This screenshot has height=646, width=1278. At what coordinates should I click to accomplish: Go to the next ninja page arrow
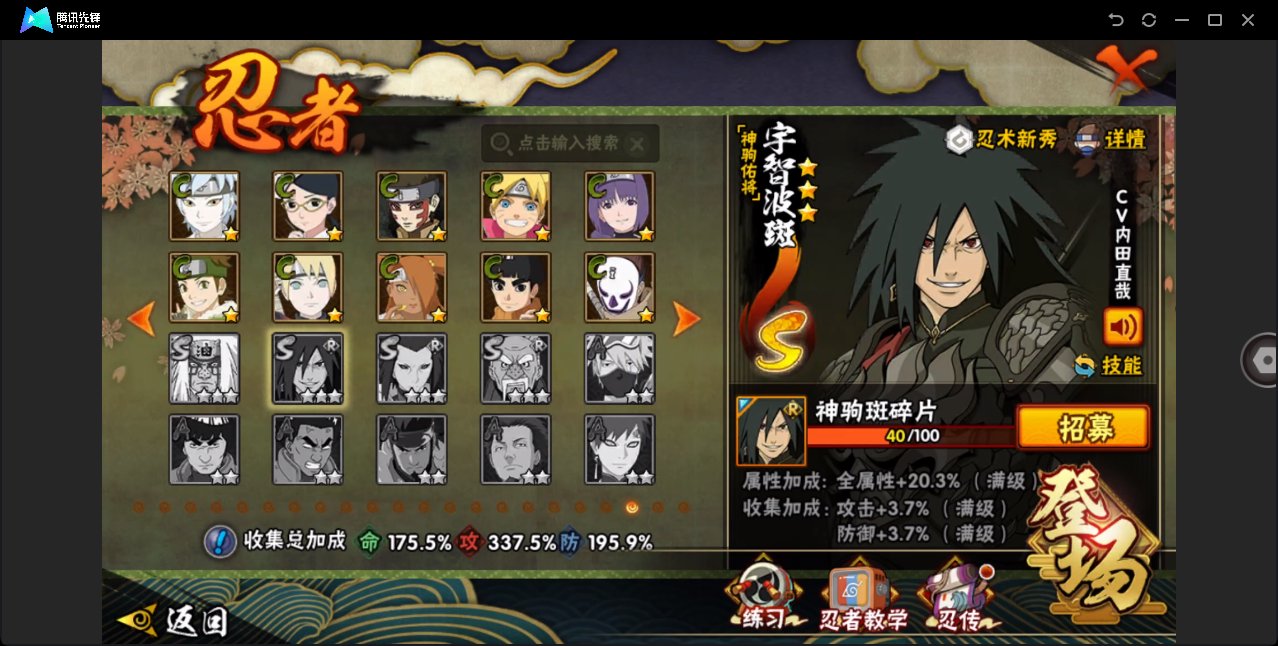pyautogui.click(x=686, y=319)
